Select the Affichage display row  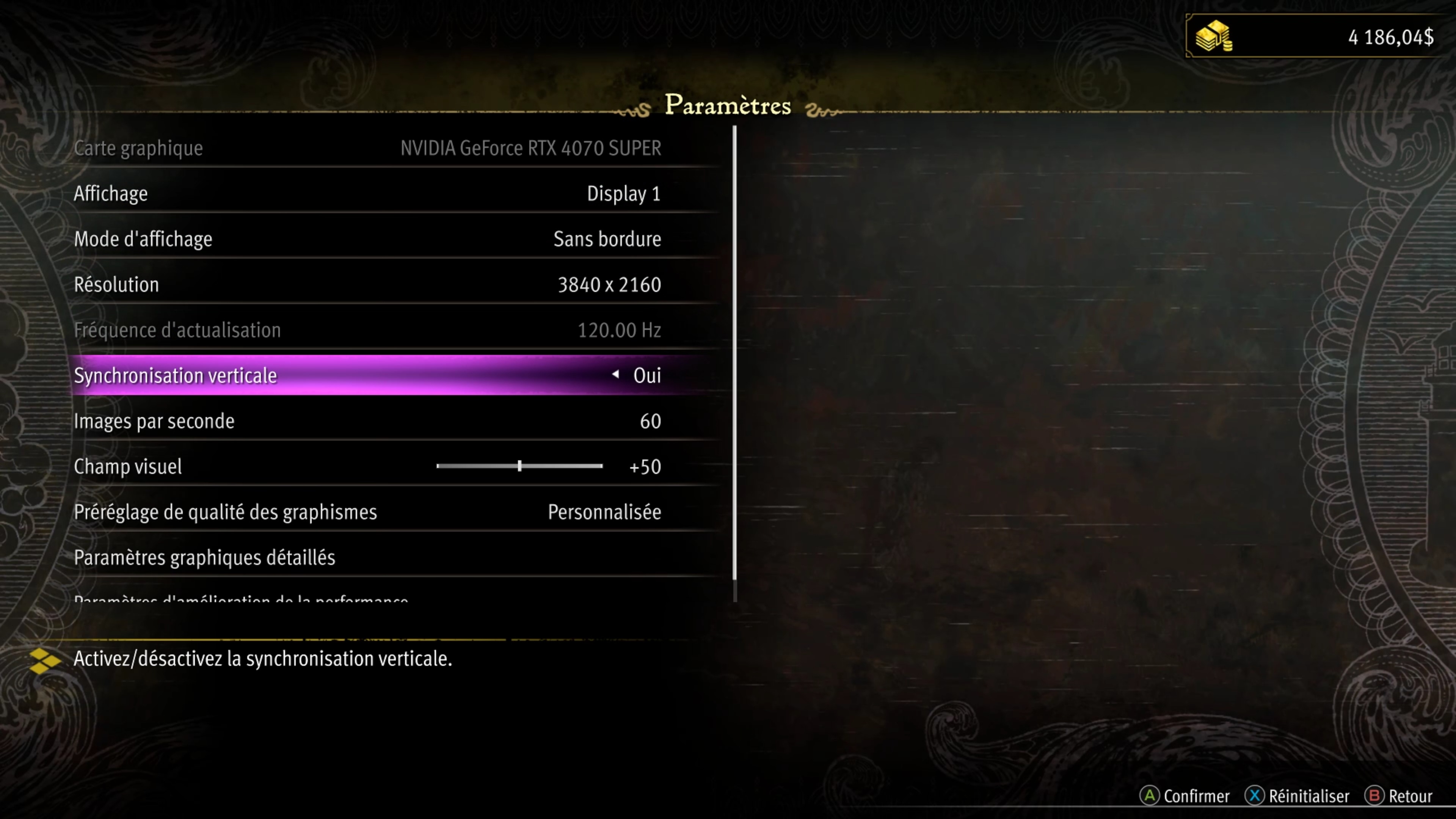tap(367, 194)
